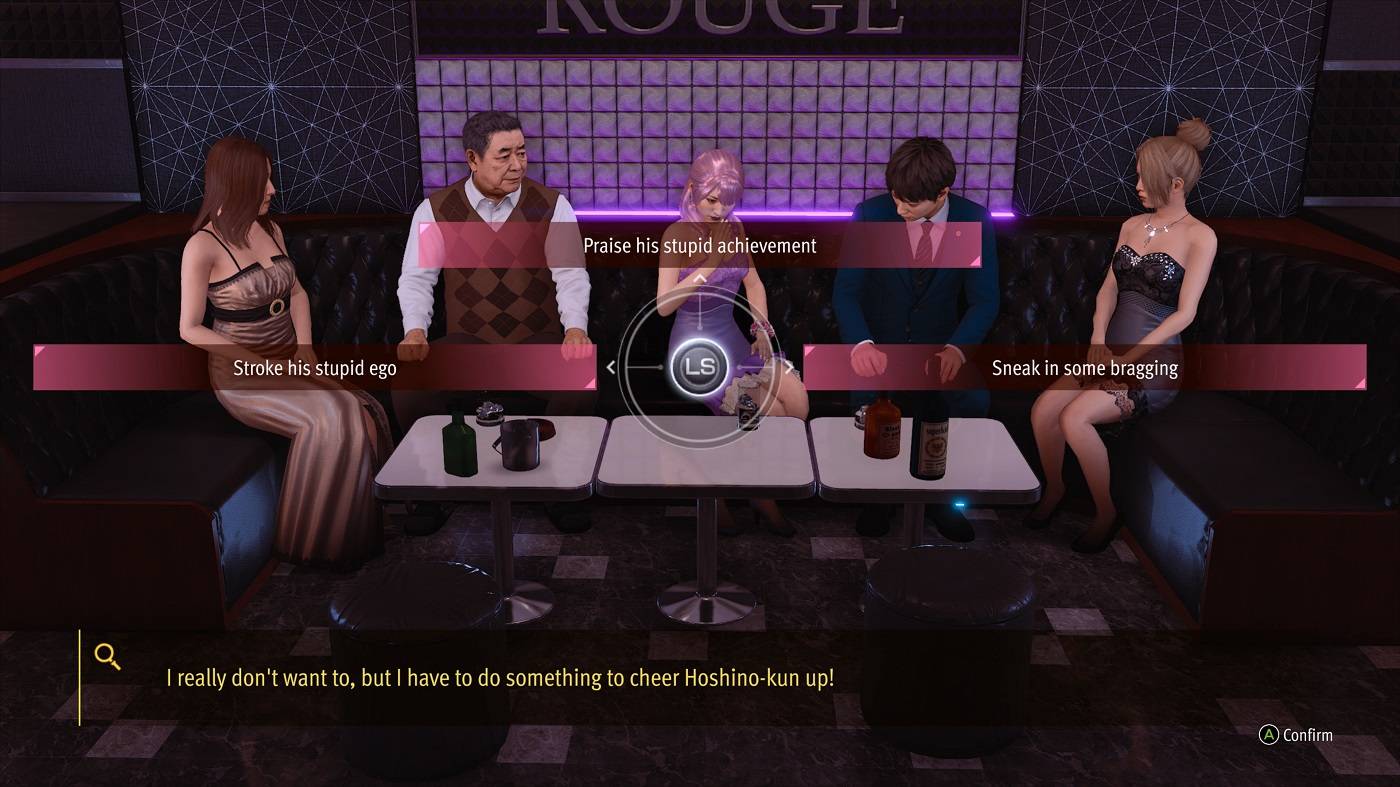Expand the left chevron beside the wheel
Image resolution: width=1400 pixels, height=787 pixels.
pos(611,367)
